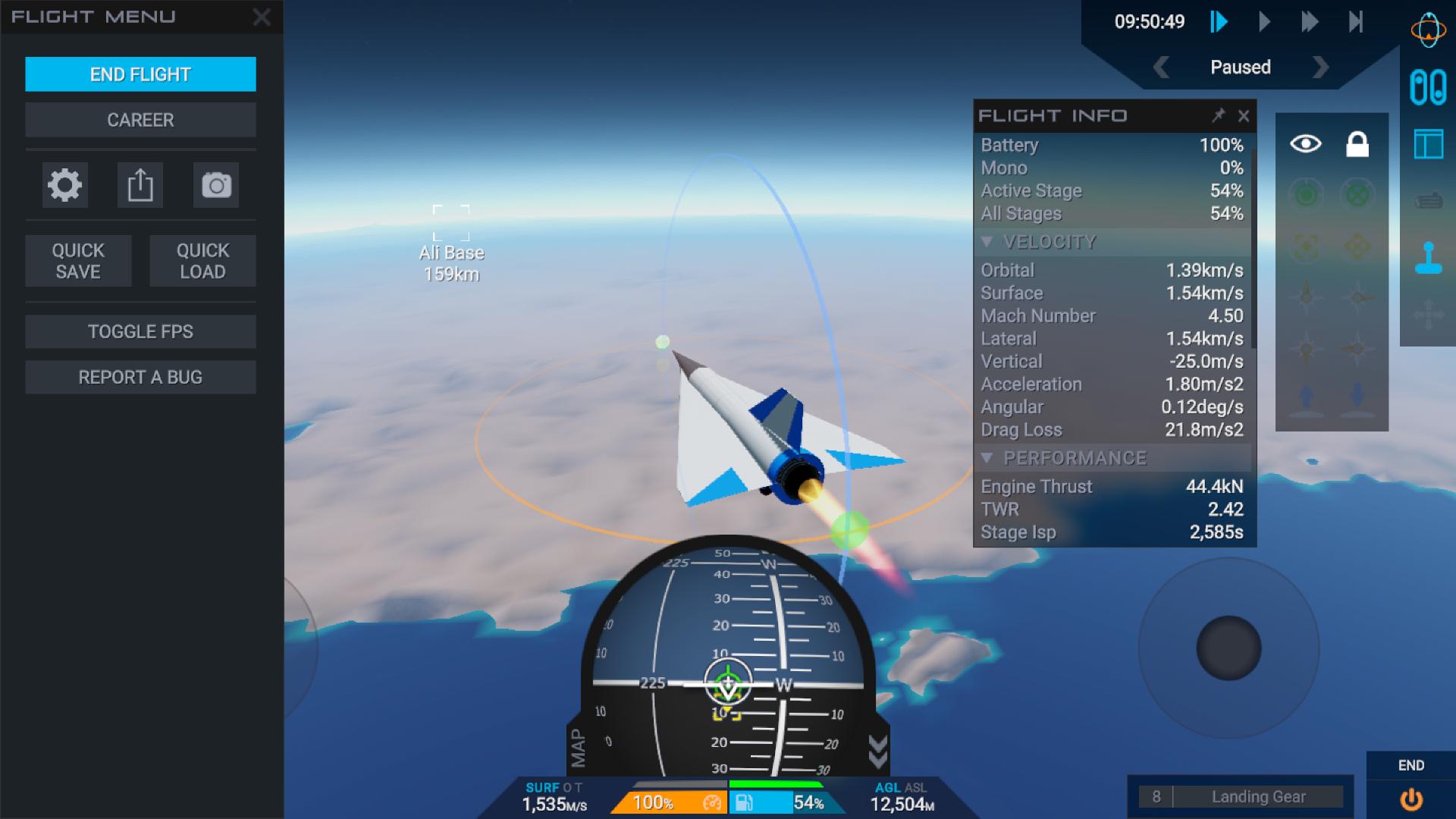
Task: Choose QUICK SAVE
Action: 78,261
